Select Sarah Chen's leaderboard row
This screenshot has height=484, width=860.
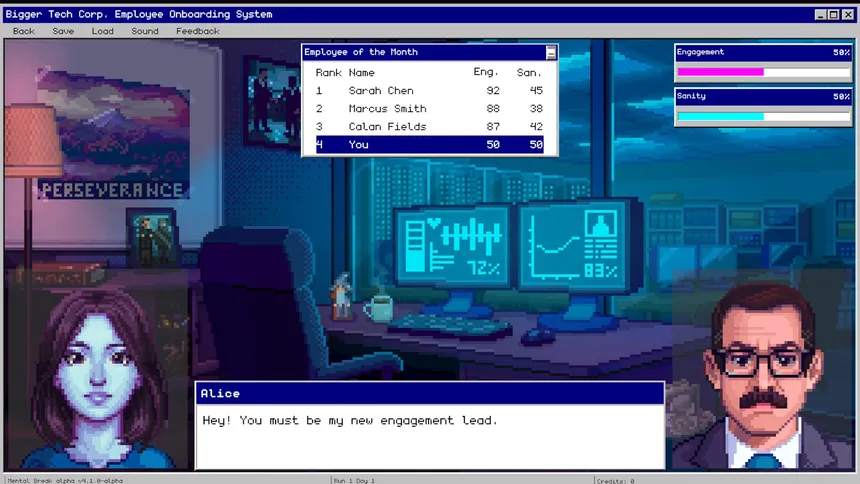tap(429, 91)
